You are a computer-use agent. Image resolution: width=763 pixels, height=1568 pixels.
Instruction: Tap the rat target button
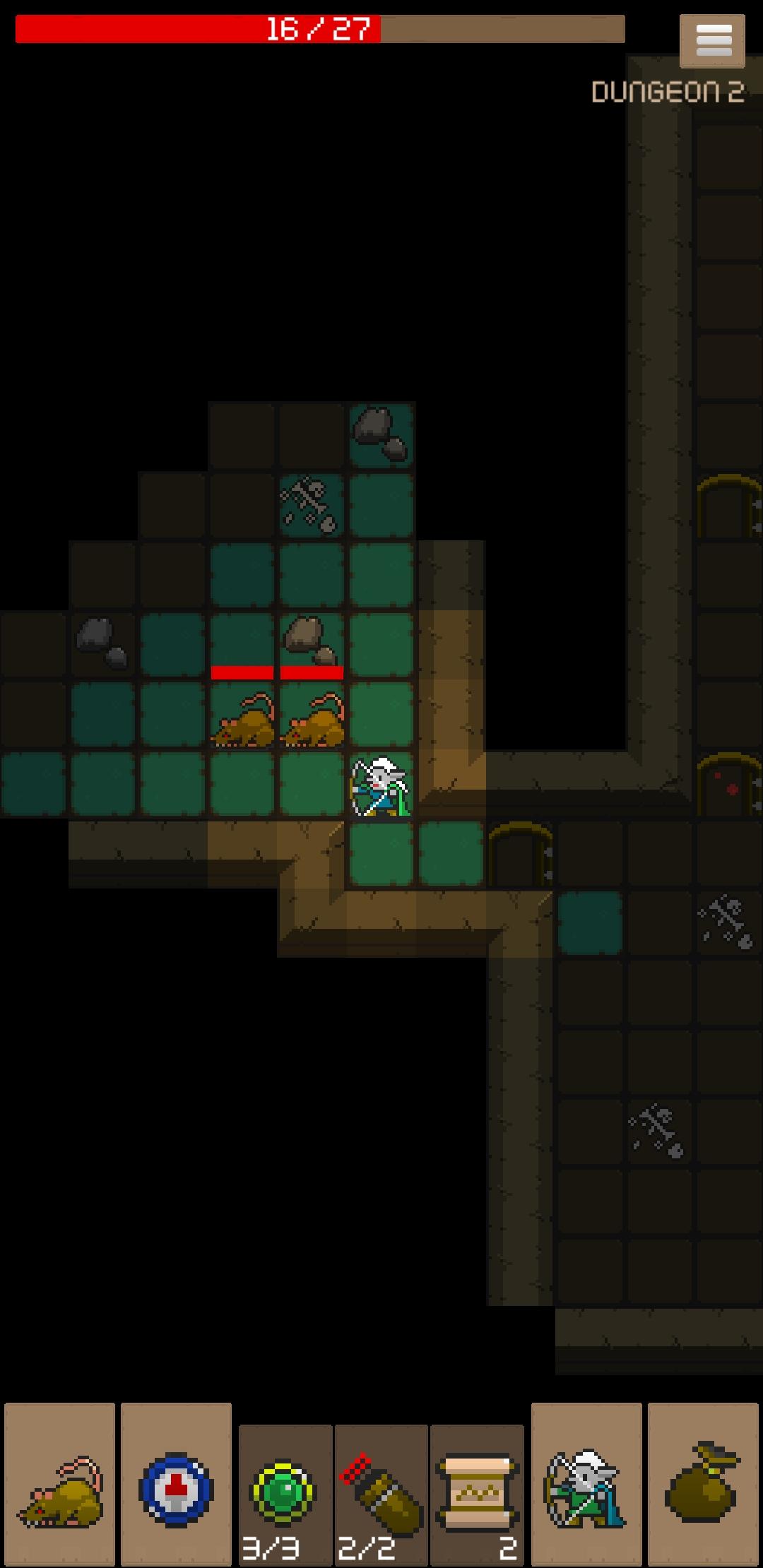point(60,1483)
